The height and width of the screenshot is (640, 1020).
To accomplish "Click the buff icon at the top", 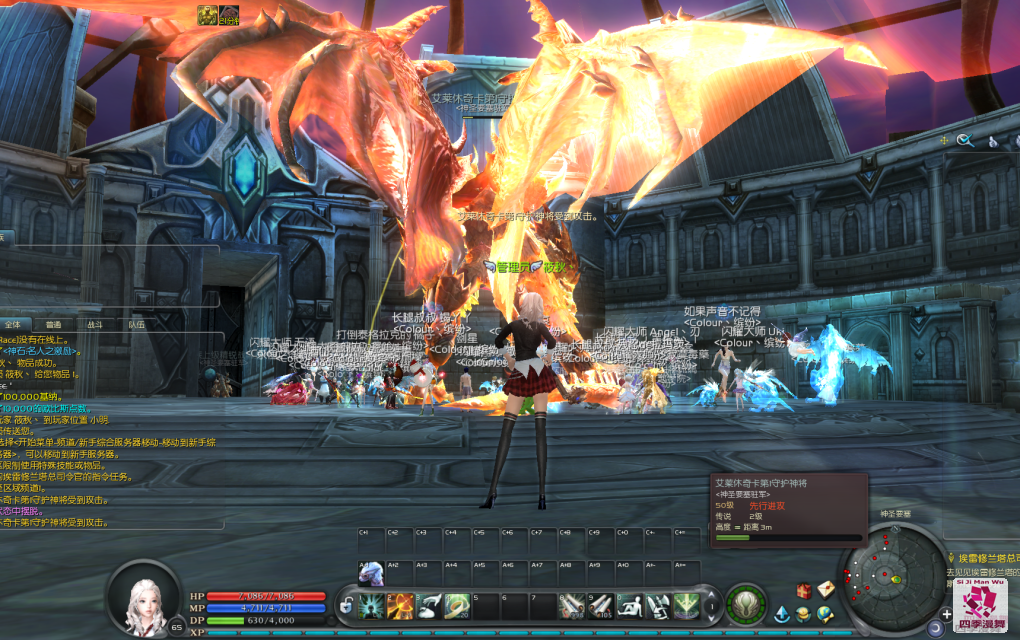I will click(x=207, y=13).
